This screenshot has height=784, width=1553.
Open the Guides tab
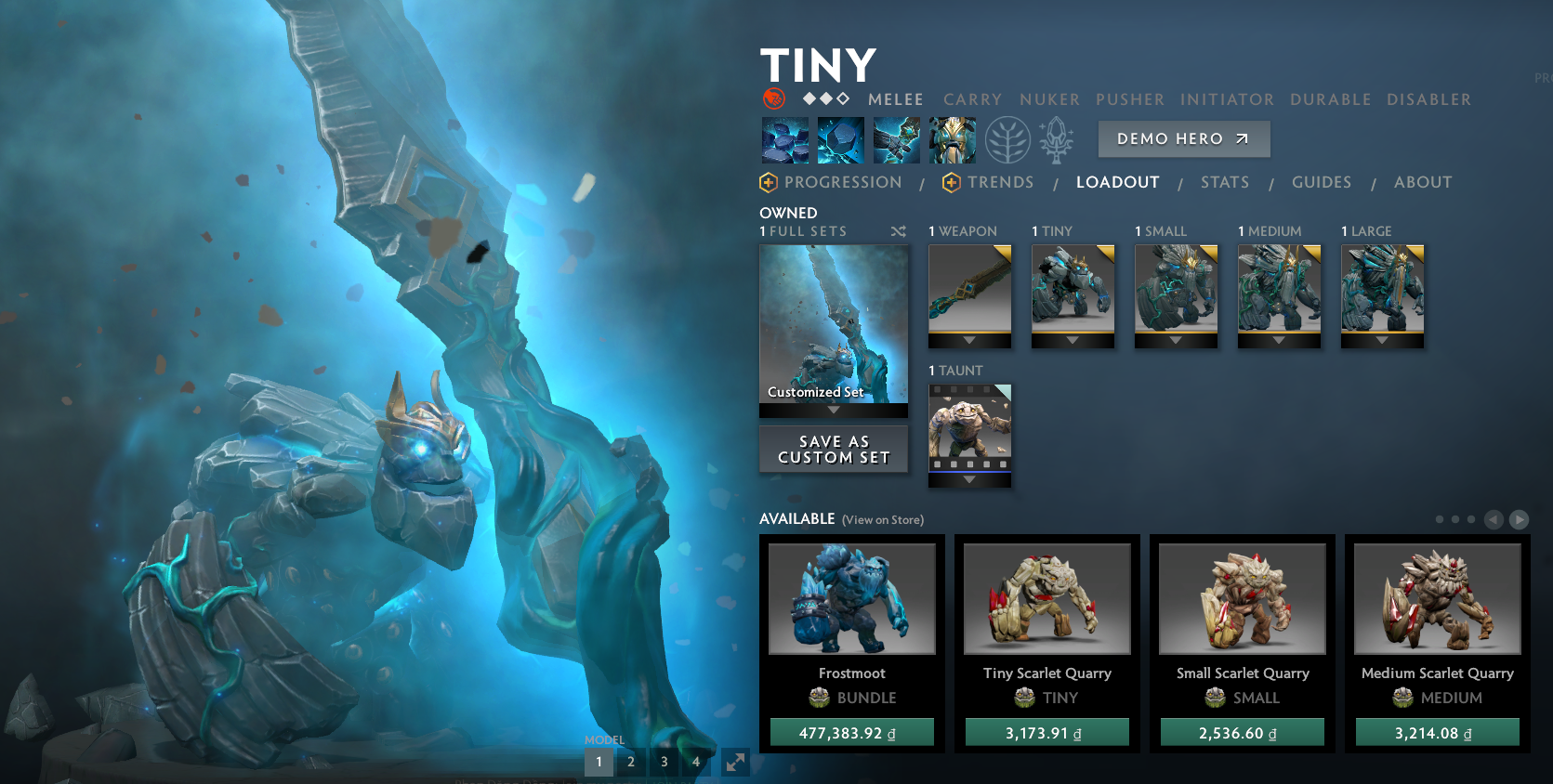click(1322, 182)
